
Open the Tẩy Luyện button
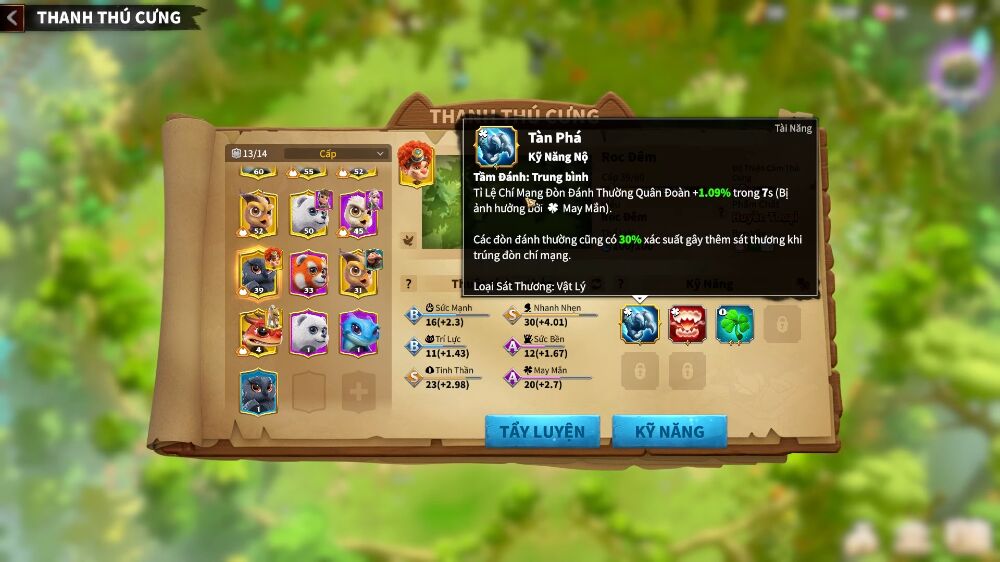click(x=542, y=431)
